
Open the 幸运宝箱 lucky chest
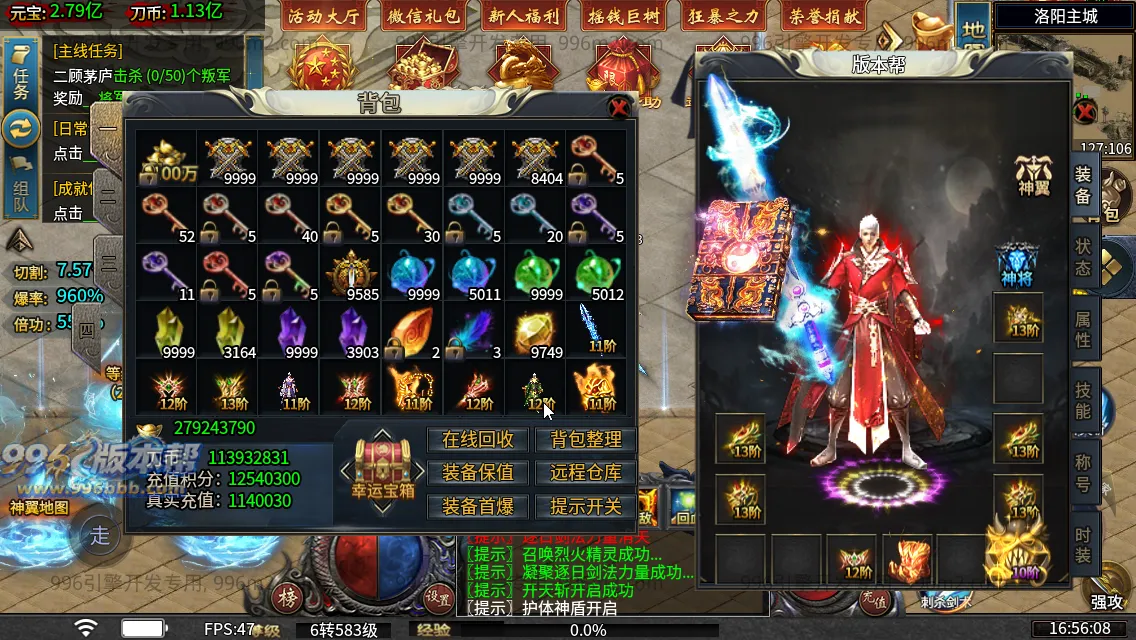click(382, 471)
